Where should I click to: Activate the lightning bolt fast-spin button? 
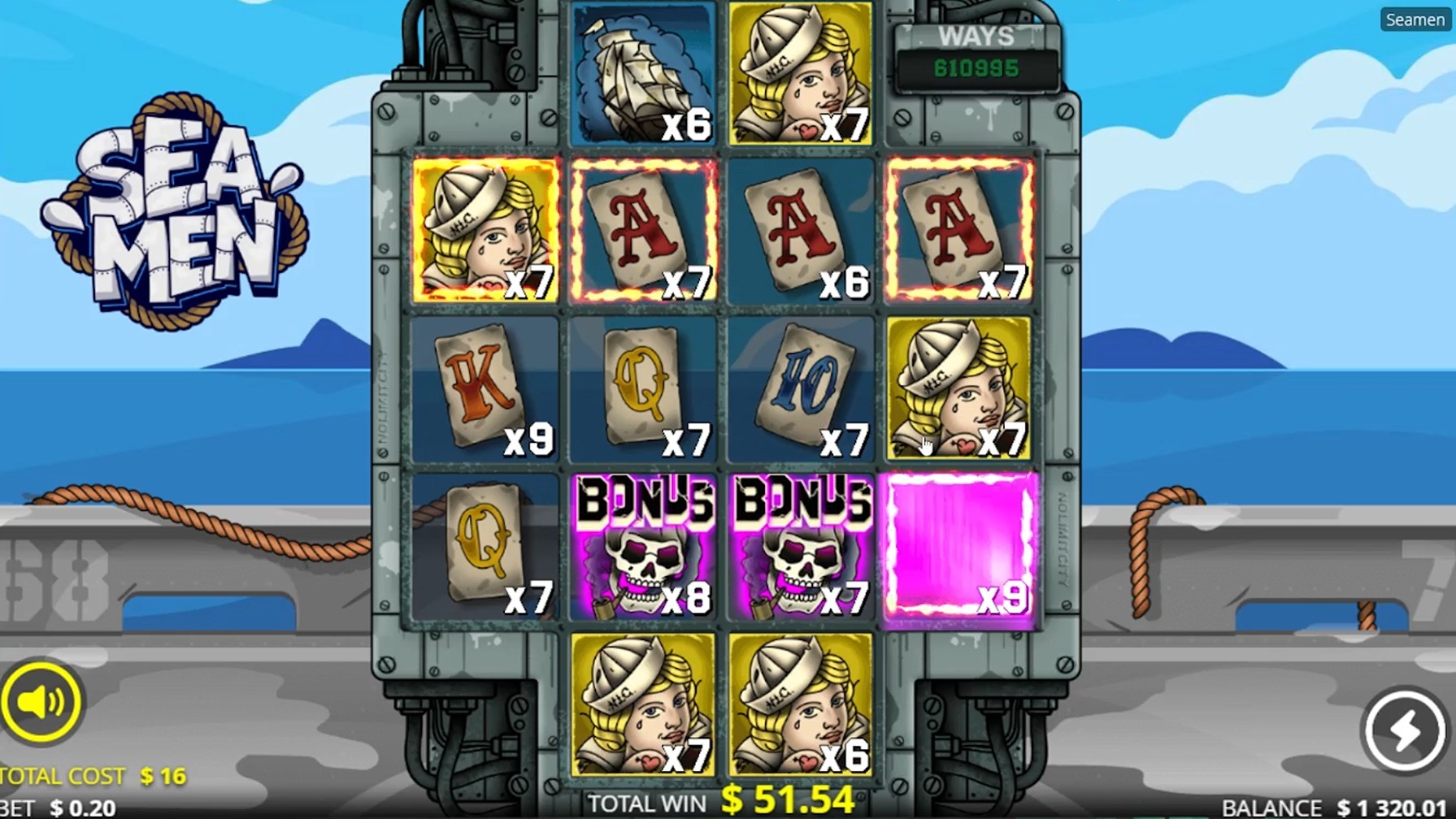(1404, 730)
